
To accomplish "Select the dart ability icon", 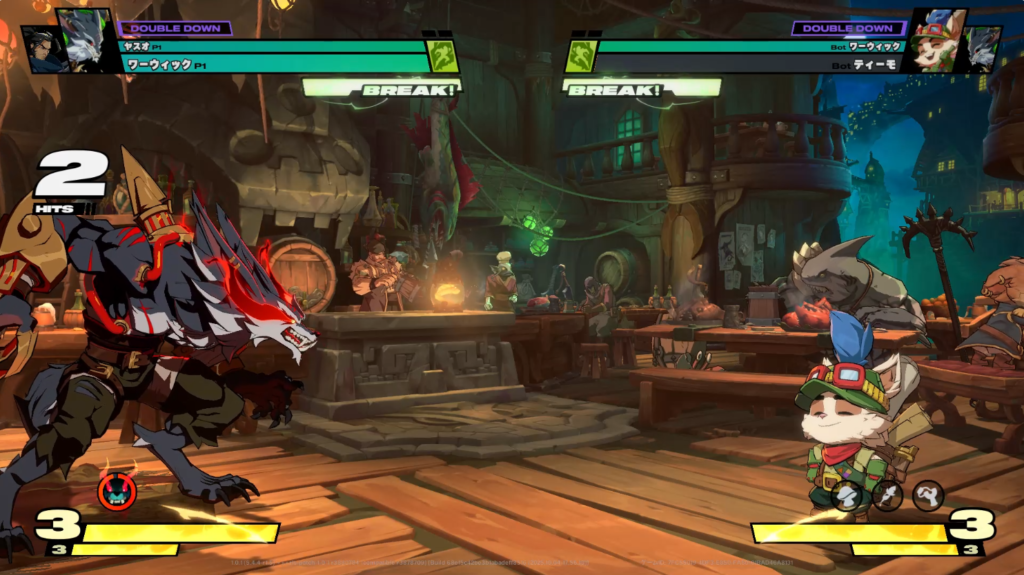I will click(887, 495).
